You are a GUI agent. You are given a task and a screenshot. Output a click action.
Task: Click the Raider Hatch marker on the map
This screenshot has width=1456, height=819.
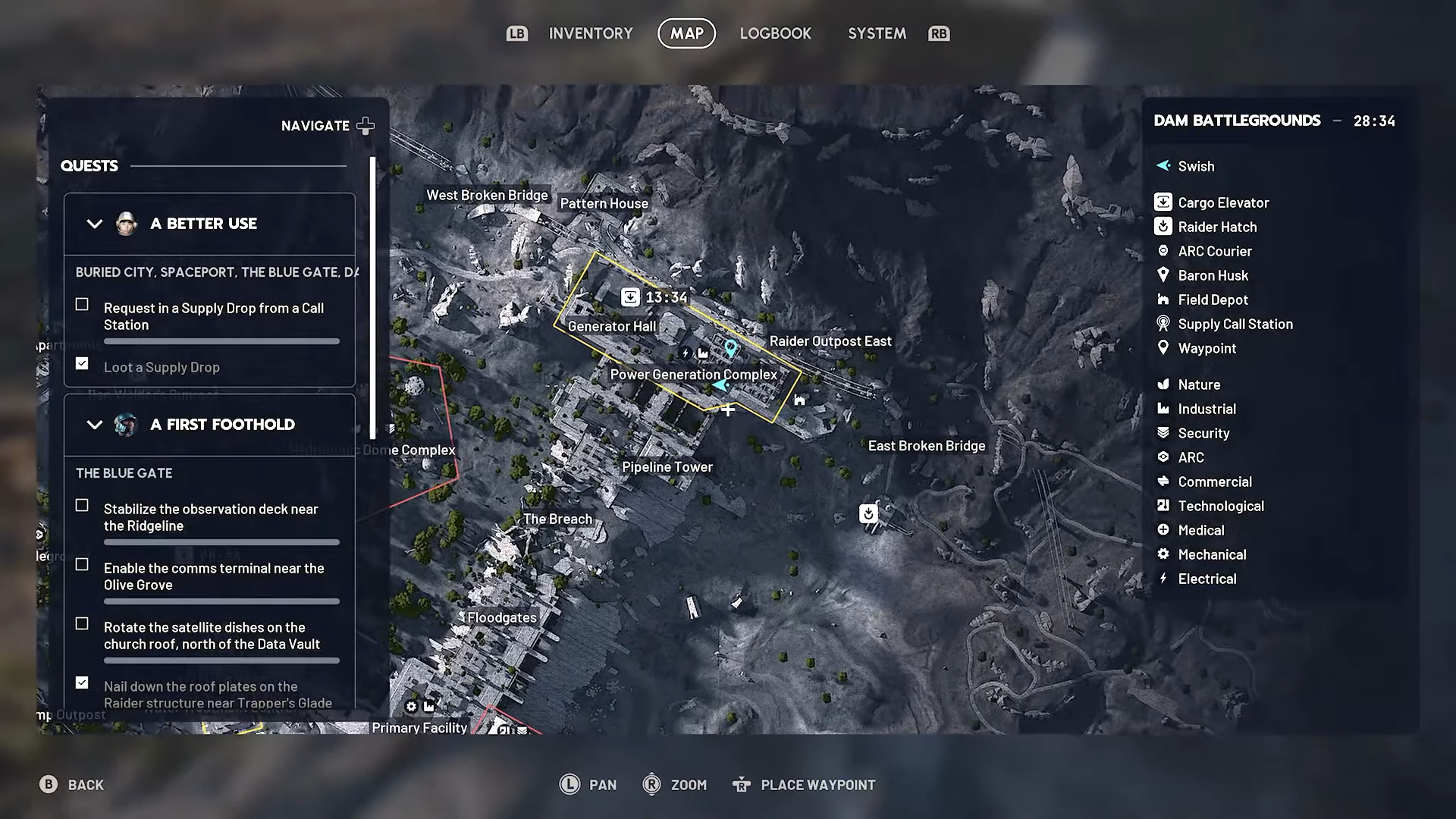(868, 514)
